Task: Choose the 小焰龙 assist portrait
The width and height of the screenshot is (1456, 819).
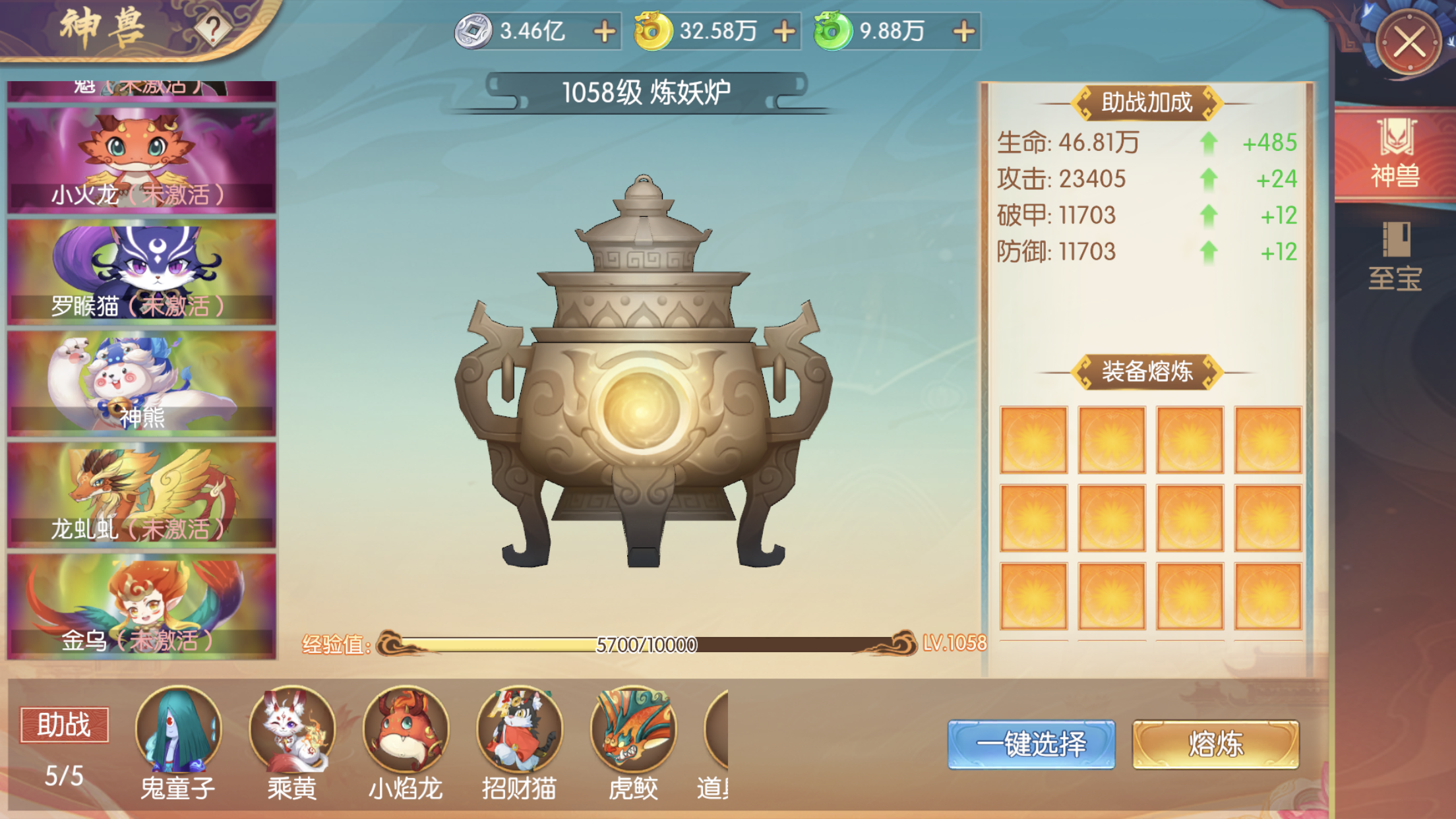Action: pyautogui.click(x=406, y=730)
